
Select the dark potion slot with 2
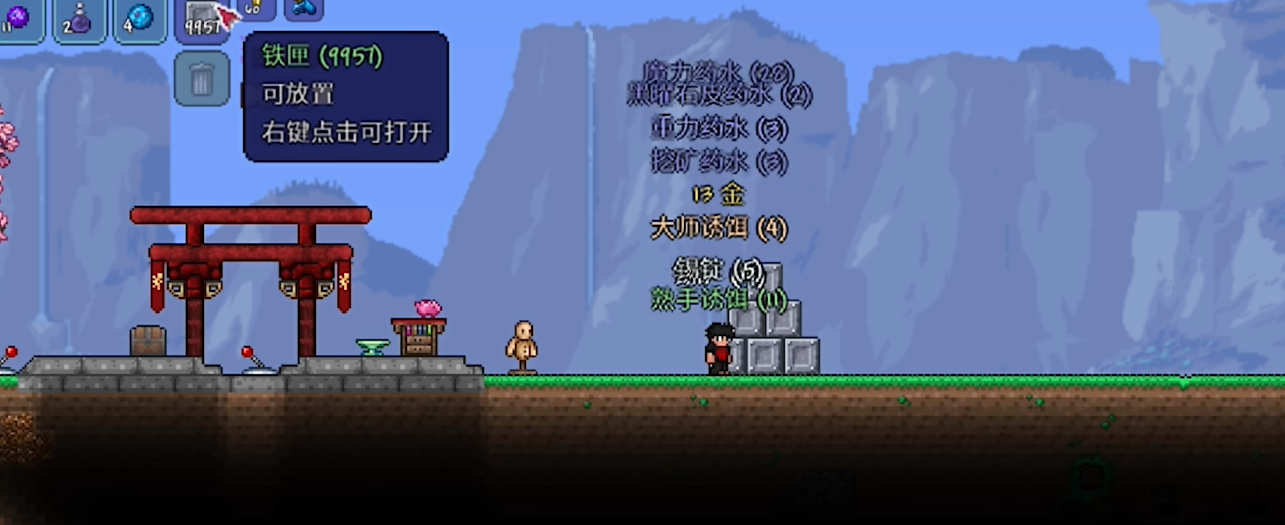(x=79, y=18)
